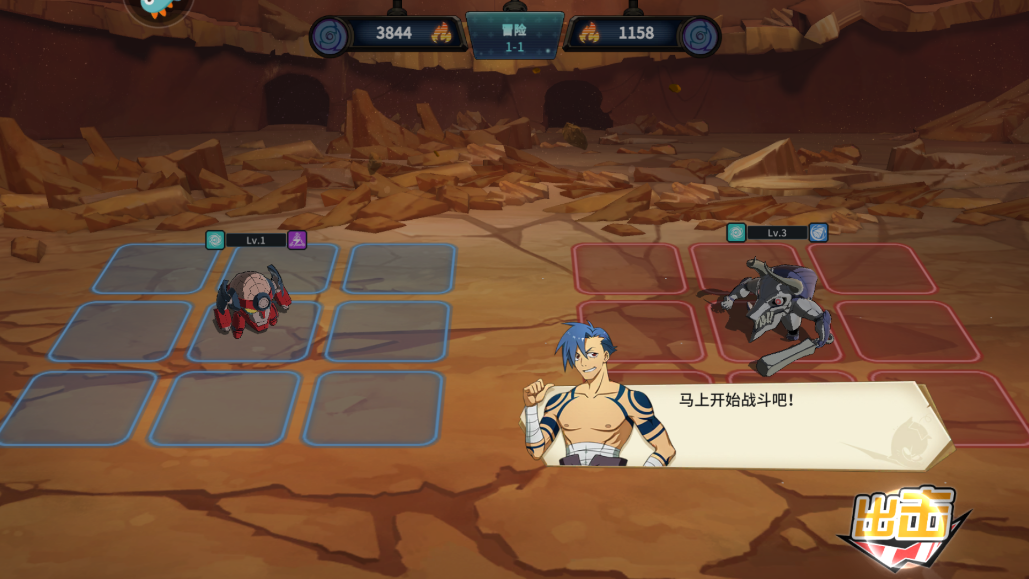Tap the teal icon left of Lv.1
Viewport: 1029px width, 579px height.
[215, 240]
